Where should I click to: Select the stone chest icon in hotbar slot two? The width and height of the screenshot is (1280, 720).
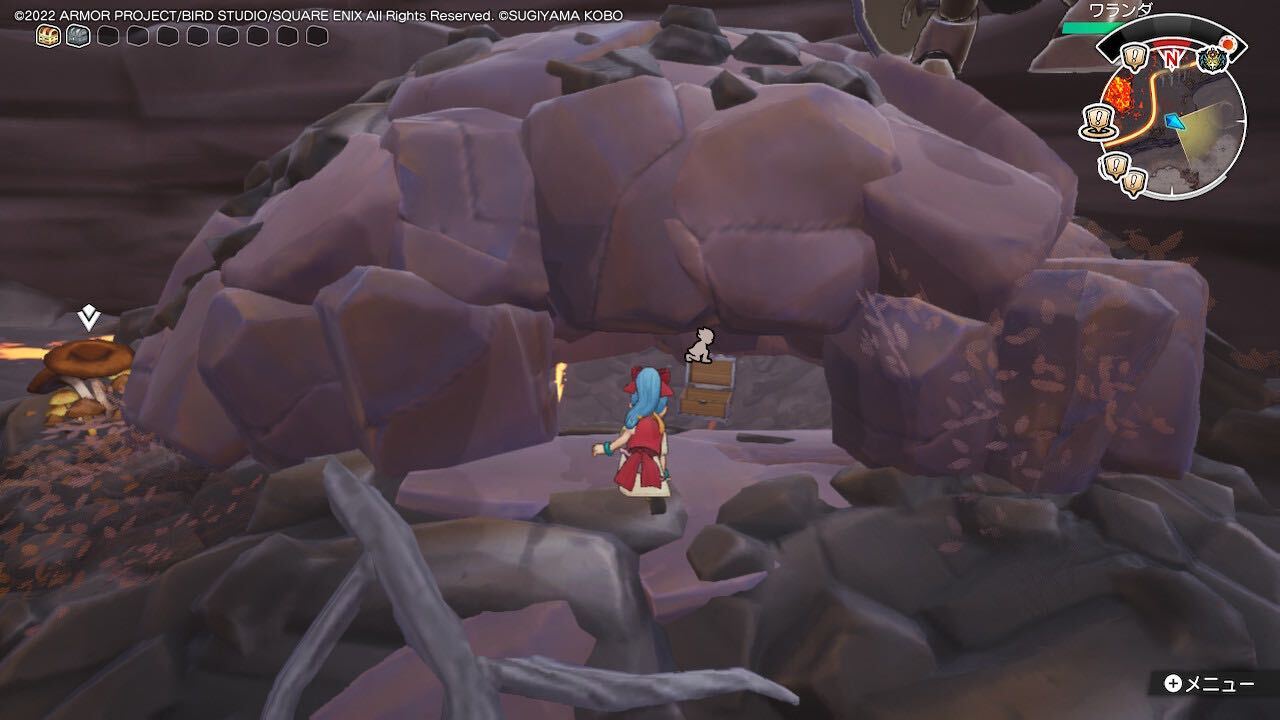pos(76,36)
